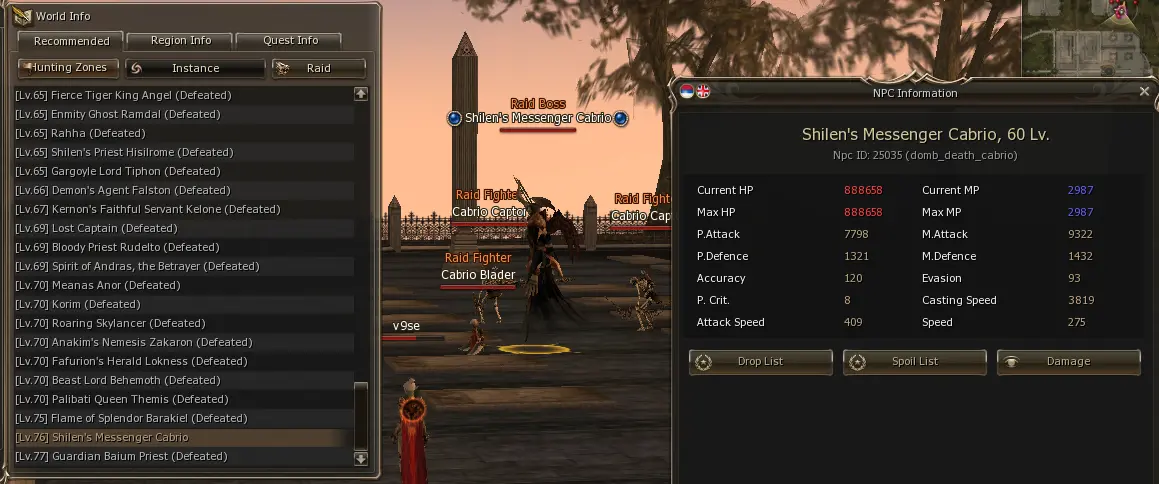Choose the Instance category button
Screen dimensions: 1159x484
point(195,68)
